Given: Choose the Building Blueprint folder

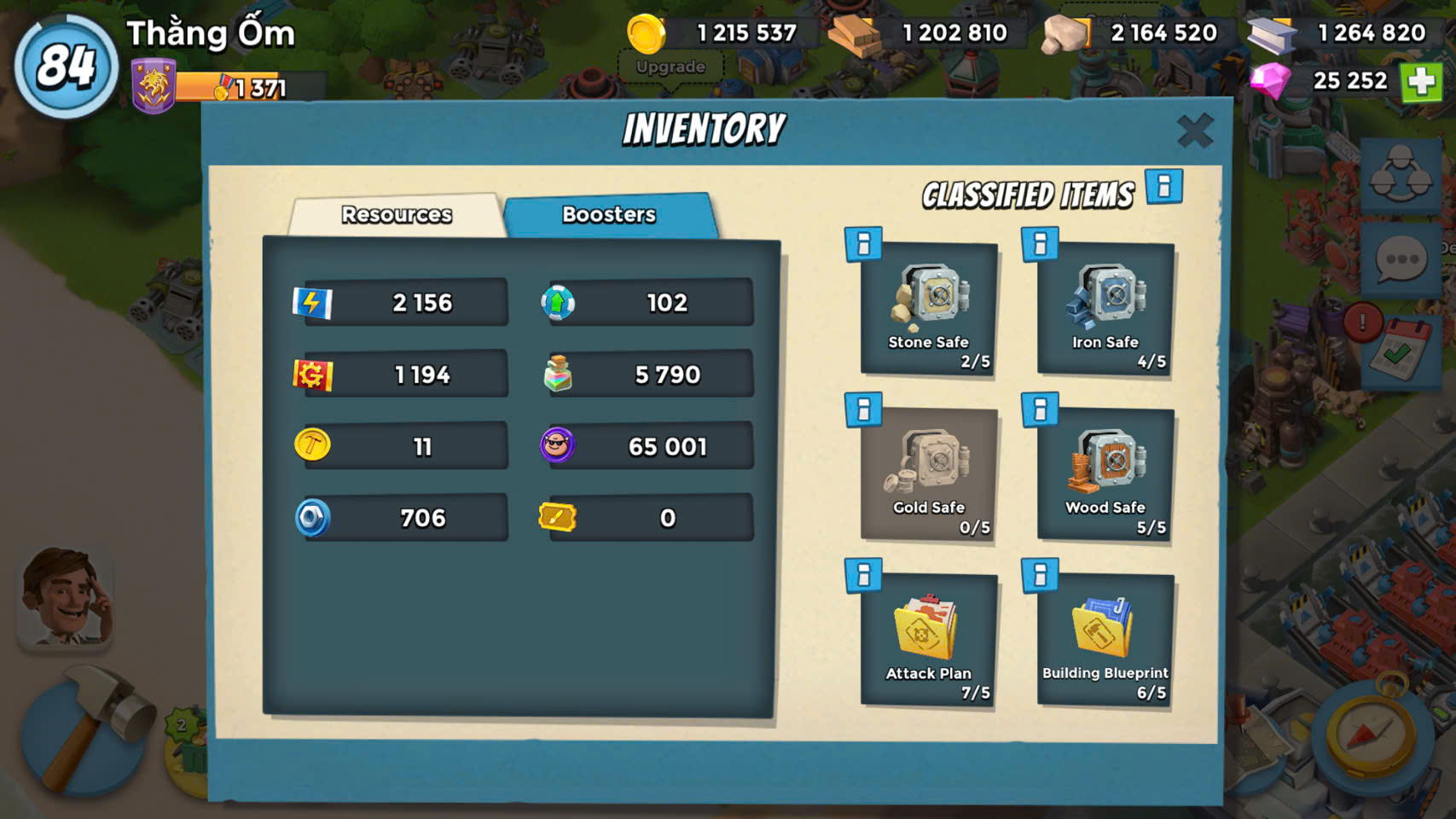Looking at the screenshot, I should click(1105, 640).
